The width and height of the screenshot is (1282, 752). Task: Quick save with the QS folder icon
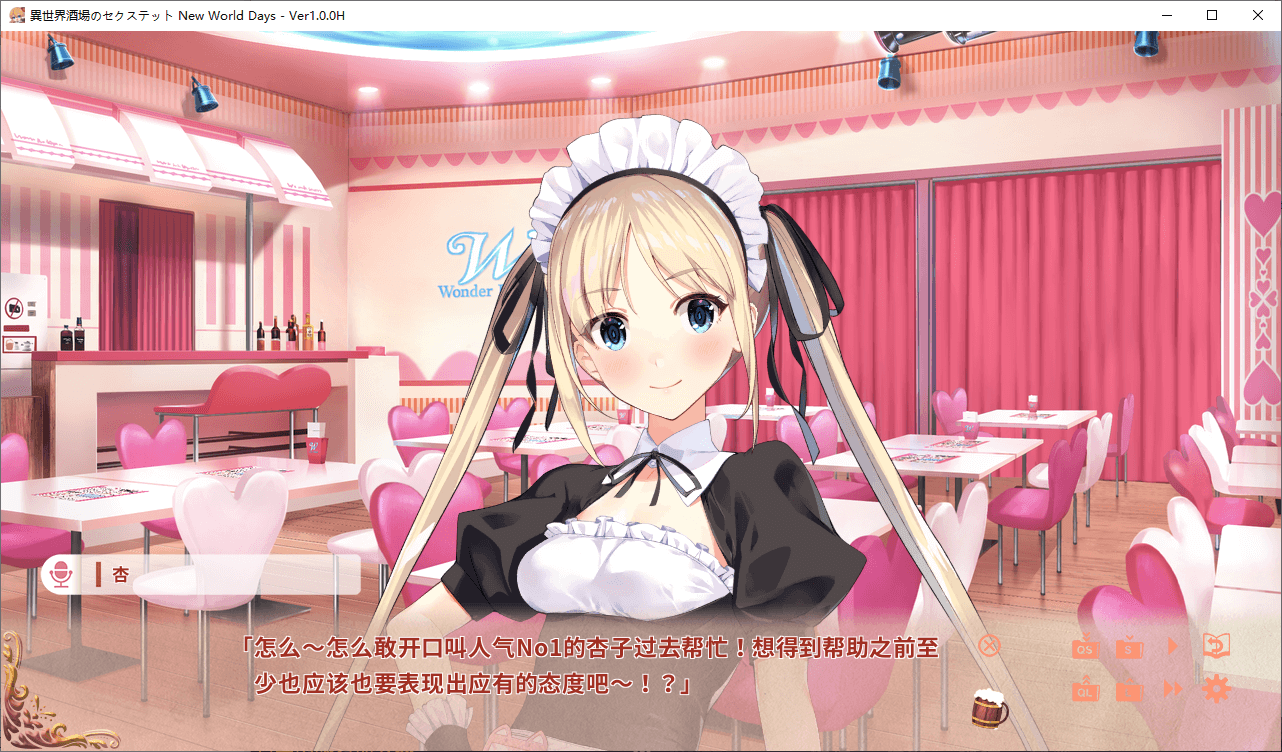(x=1084, y=647)
